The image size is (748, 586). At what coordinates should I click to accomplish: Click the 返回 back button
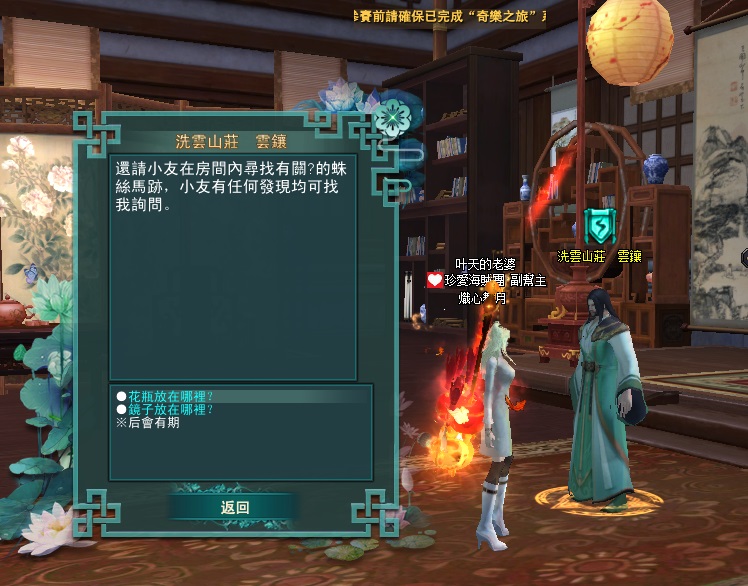[x=234, y=507]
